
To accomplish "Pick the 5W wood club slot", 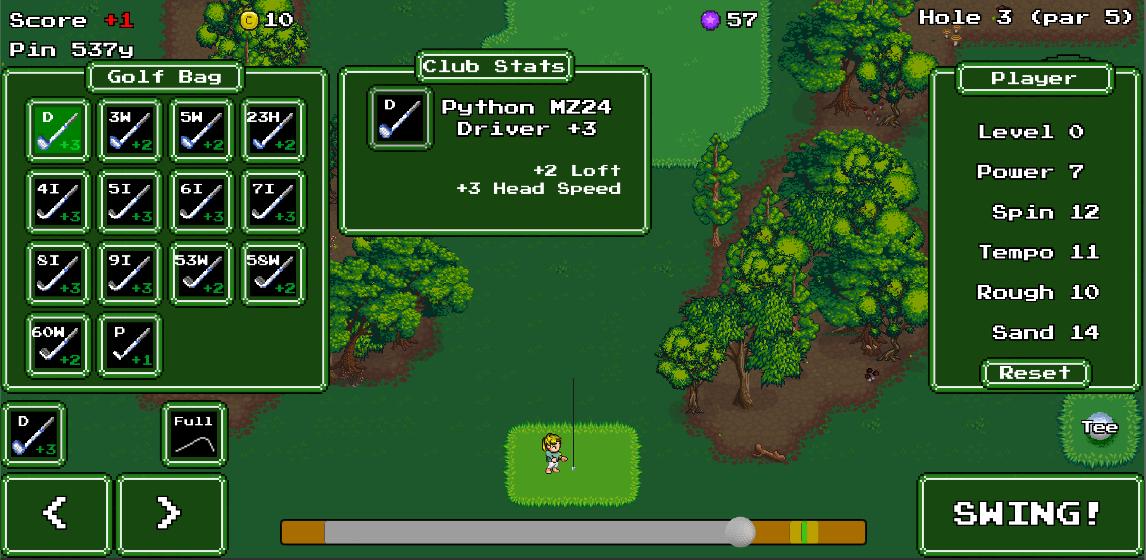I will (201, 130).
